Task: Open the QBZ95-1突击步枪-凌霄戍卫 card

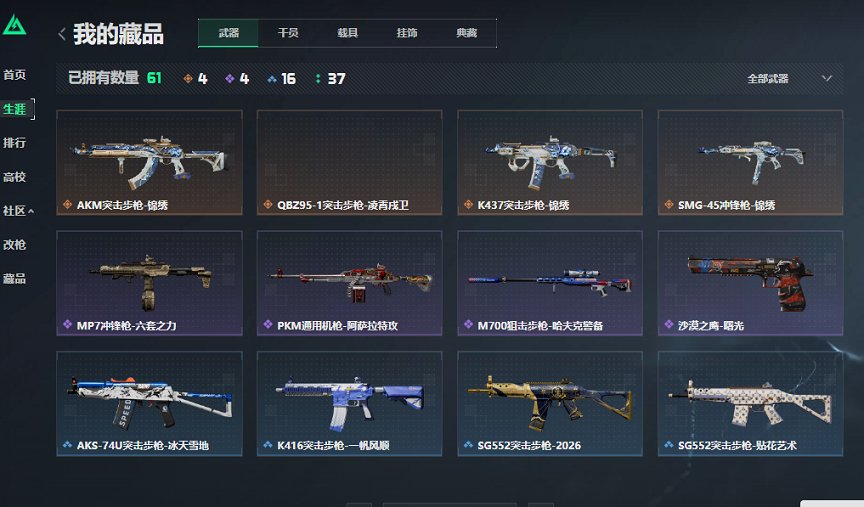Action: pos(349,162)
